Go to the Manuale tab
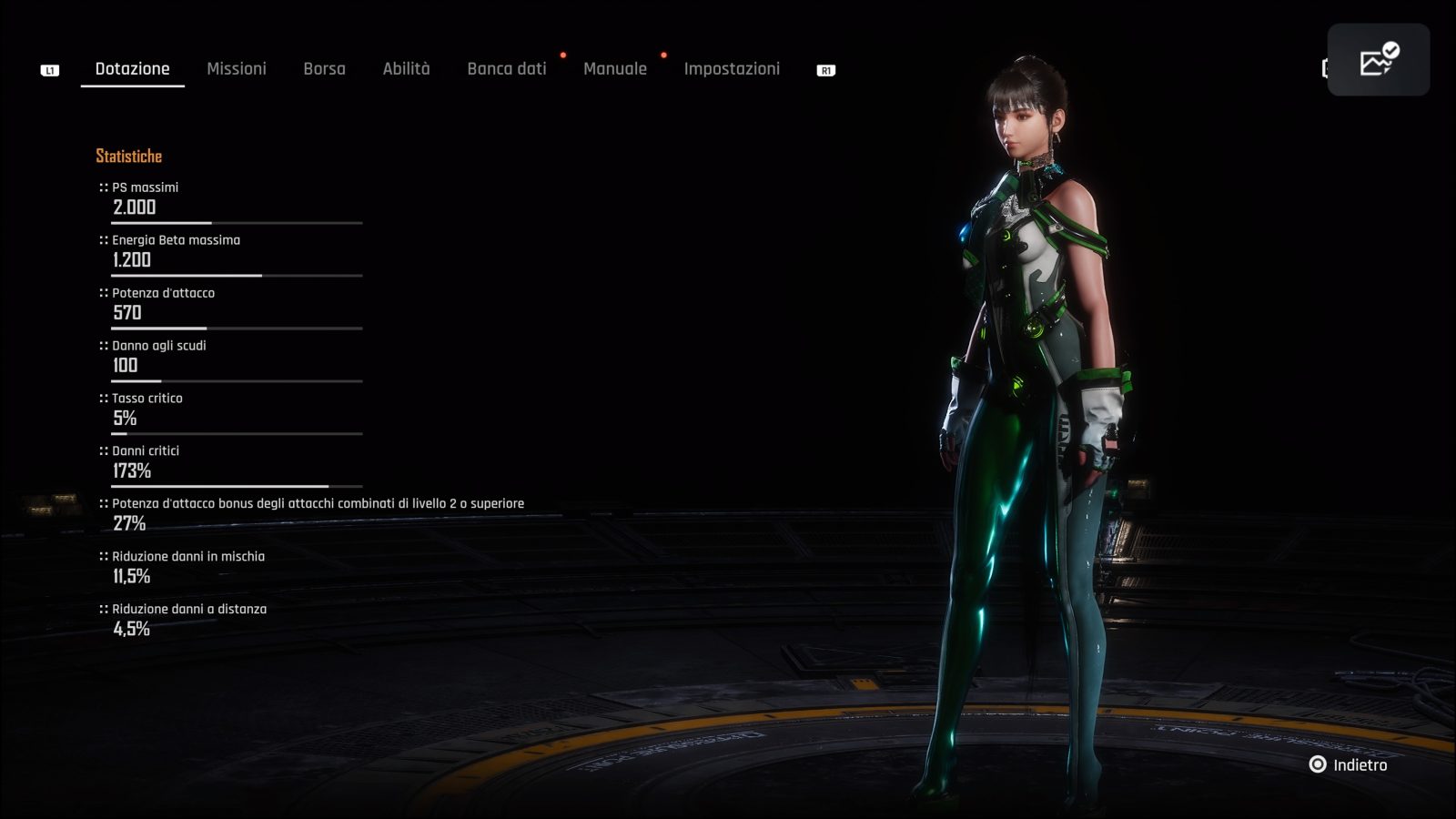The width and height of the screenshot is (1456, 819). click(x=615, y=69)
